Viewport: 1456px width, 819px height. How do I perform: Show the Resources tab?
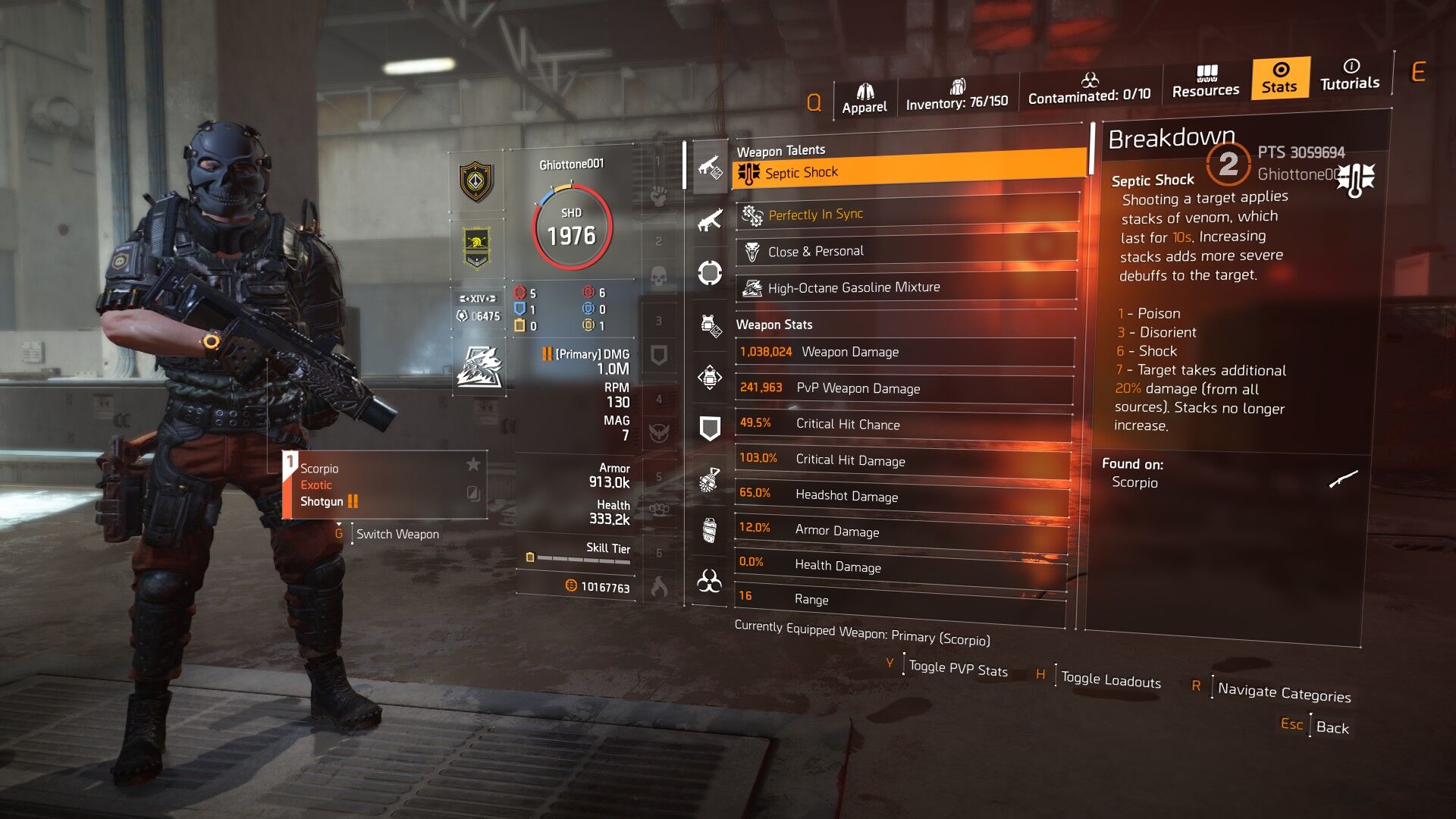(1206, 82)
